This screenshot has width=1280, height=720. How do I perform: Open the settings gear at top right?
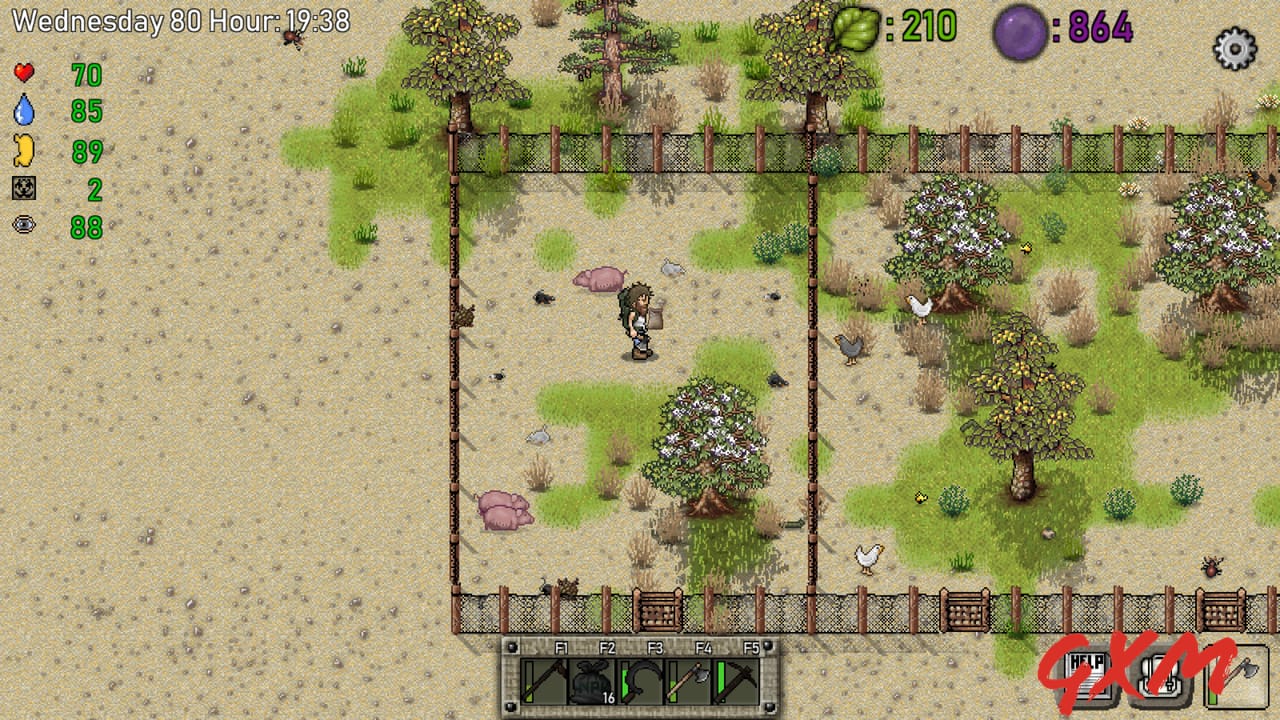[x=1233, y=48]
